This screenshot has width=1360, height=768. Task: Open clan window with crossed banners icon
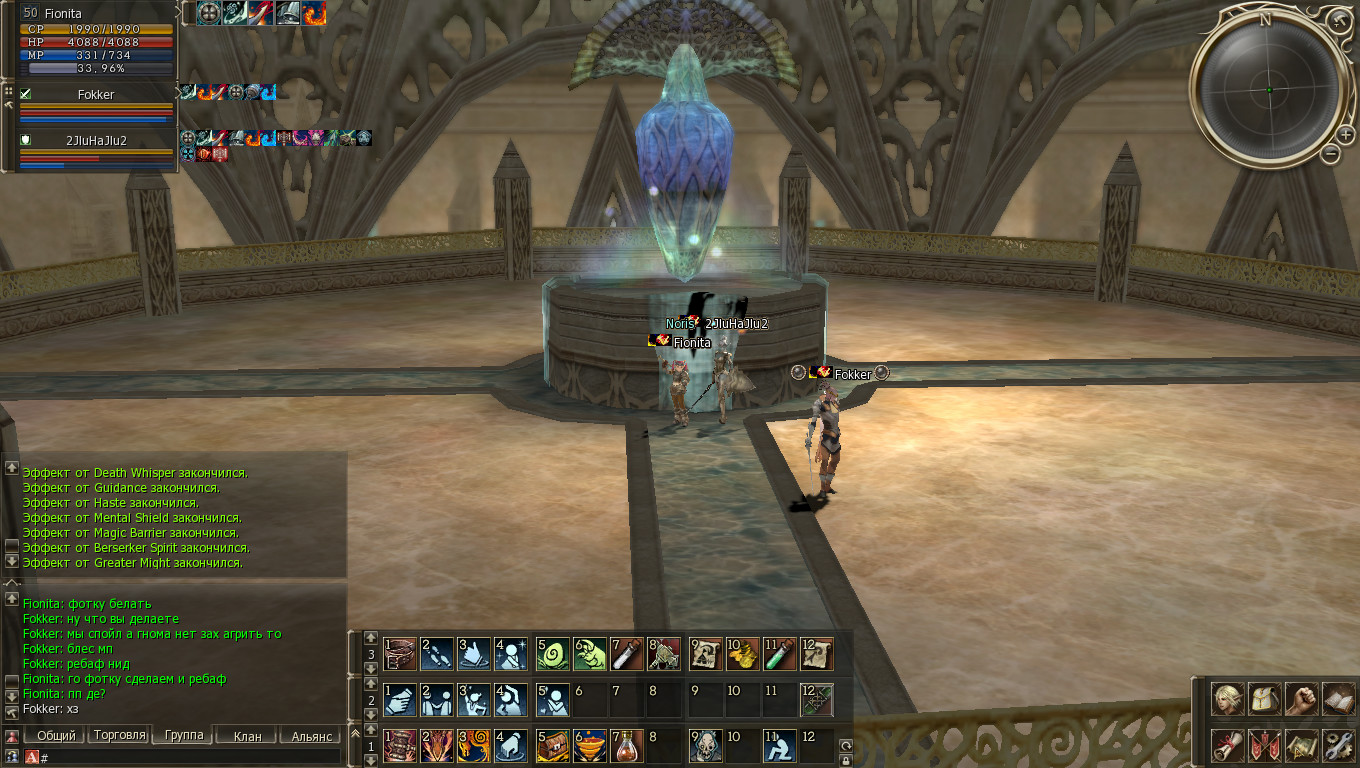[1264, 745]
